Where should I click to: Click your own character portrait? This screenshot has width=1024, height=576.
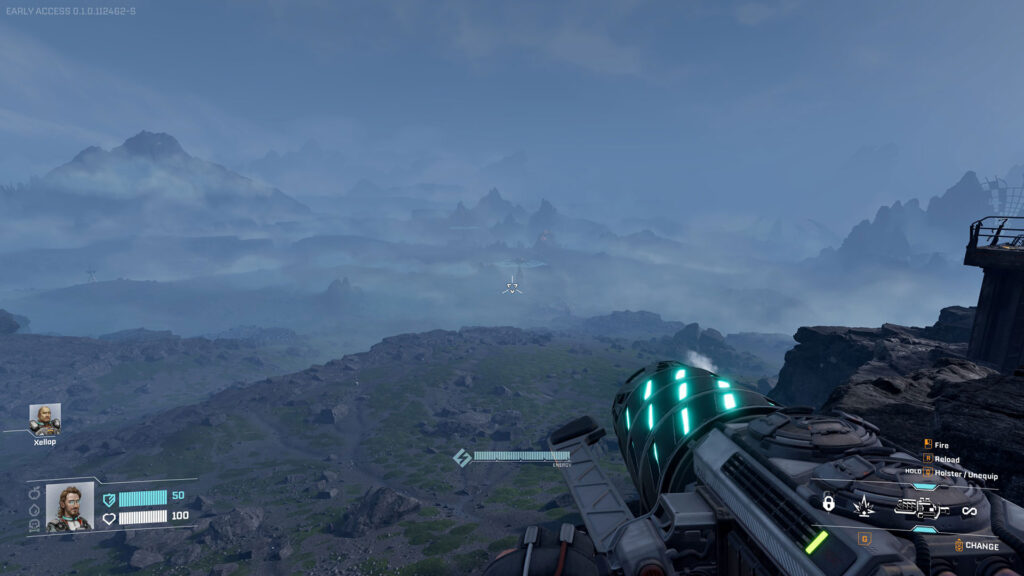[x=70, y=507]
